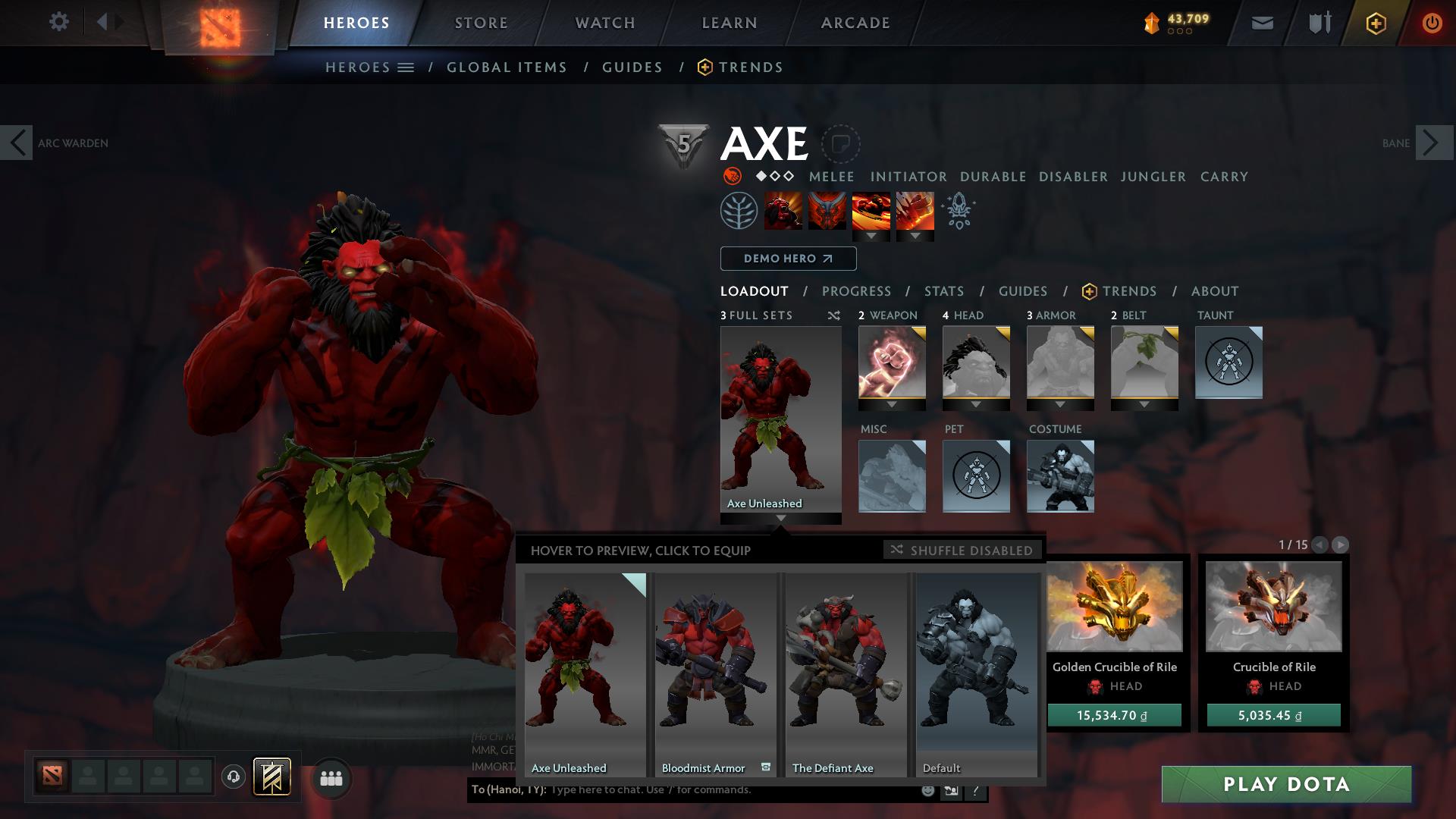Screen dimensions: 1456x819
Task: Click Axe's Counter Helix ability icon
Action: coord(872,212)
